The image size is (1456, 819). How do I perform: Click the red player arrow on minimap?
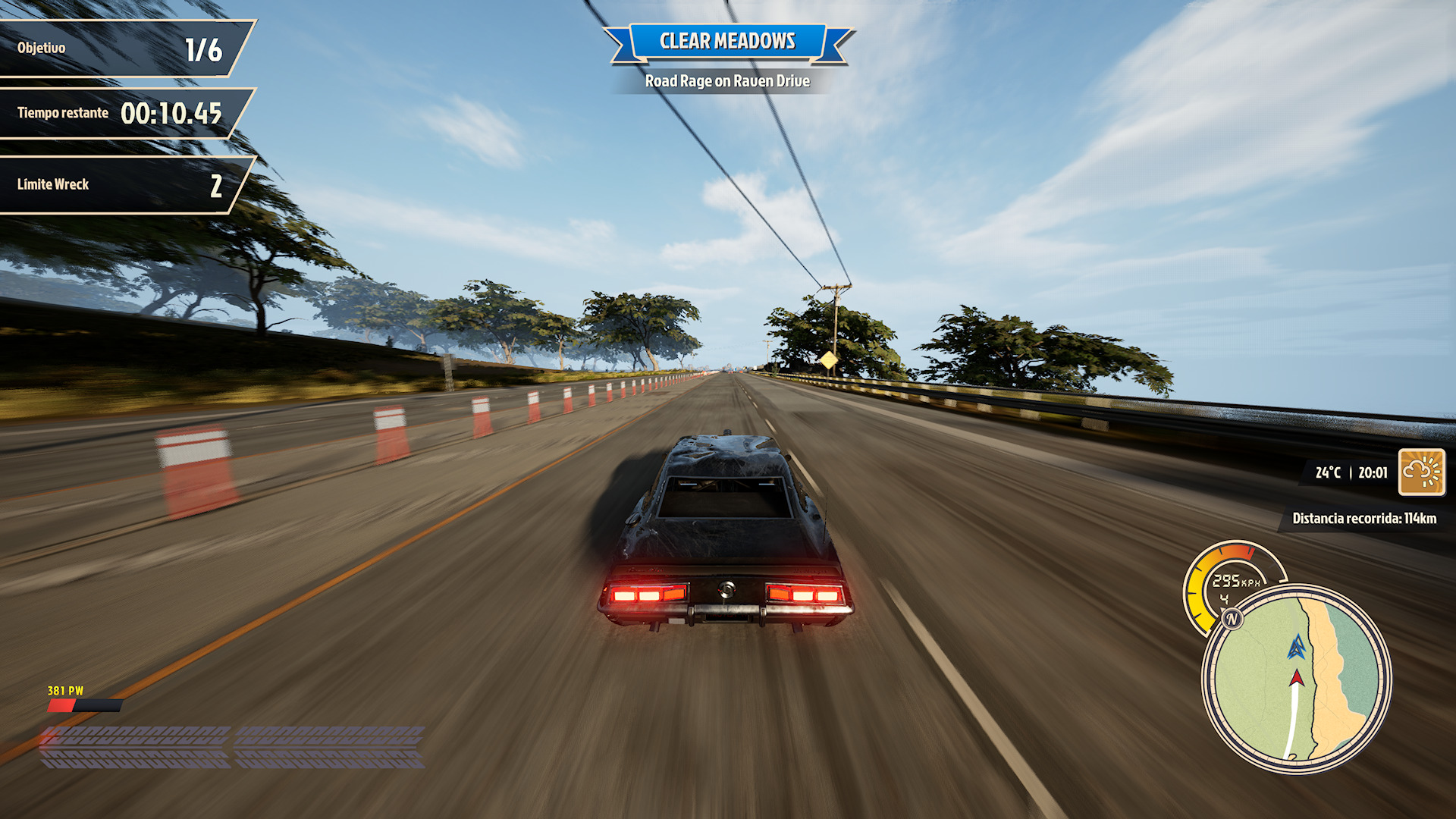click(x=1297, y=676)
